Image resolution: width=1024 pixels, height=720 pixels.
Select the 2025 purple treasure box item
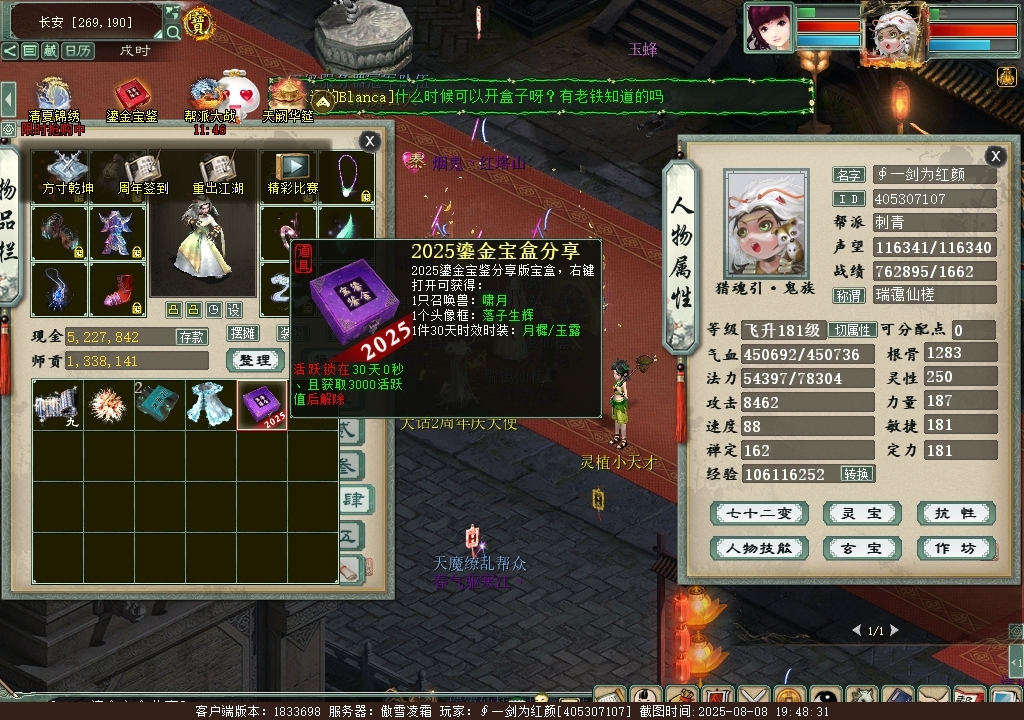(x=262, y=405)
